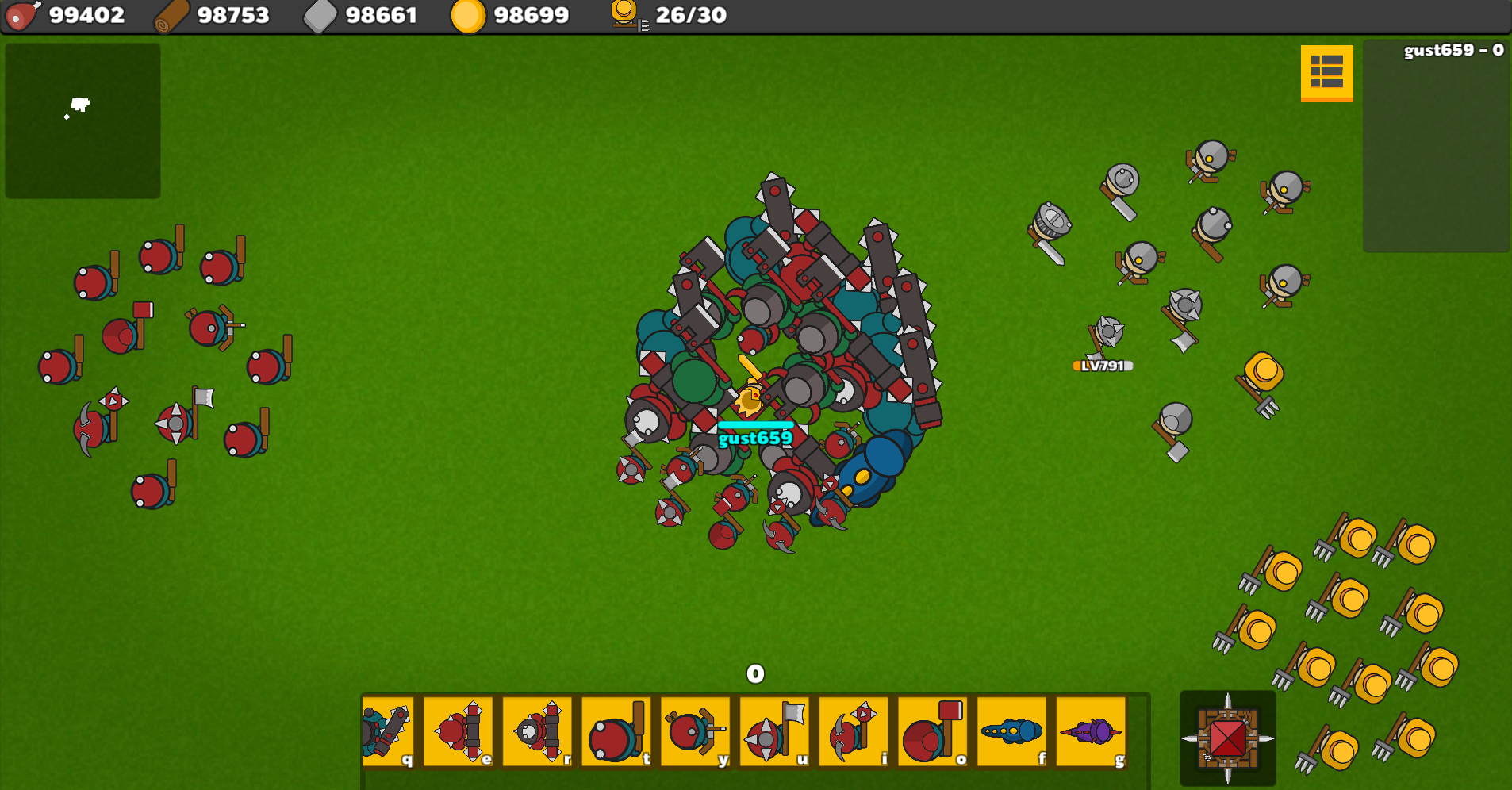
Task: Click the stone resource counter
Action: point(361,15)
